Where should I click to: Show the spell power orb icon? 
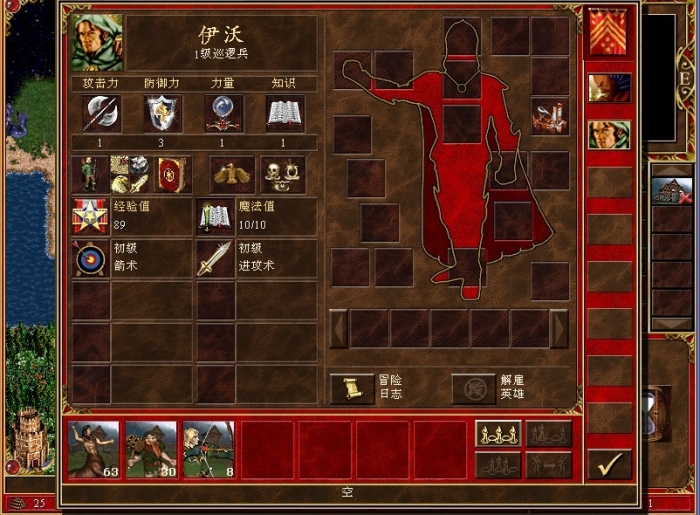point(223,114)
